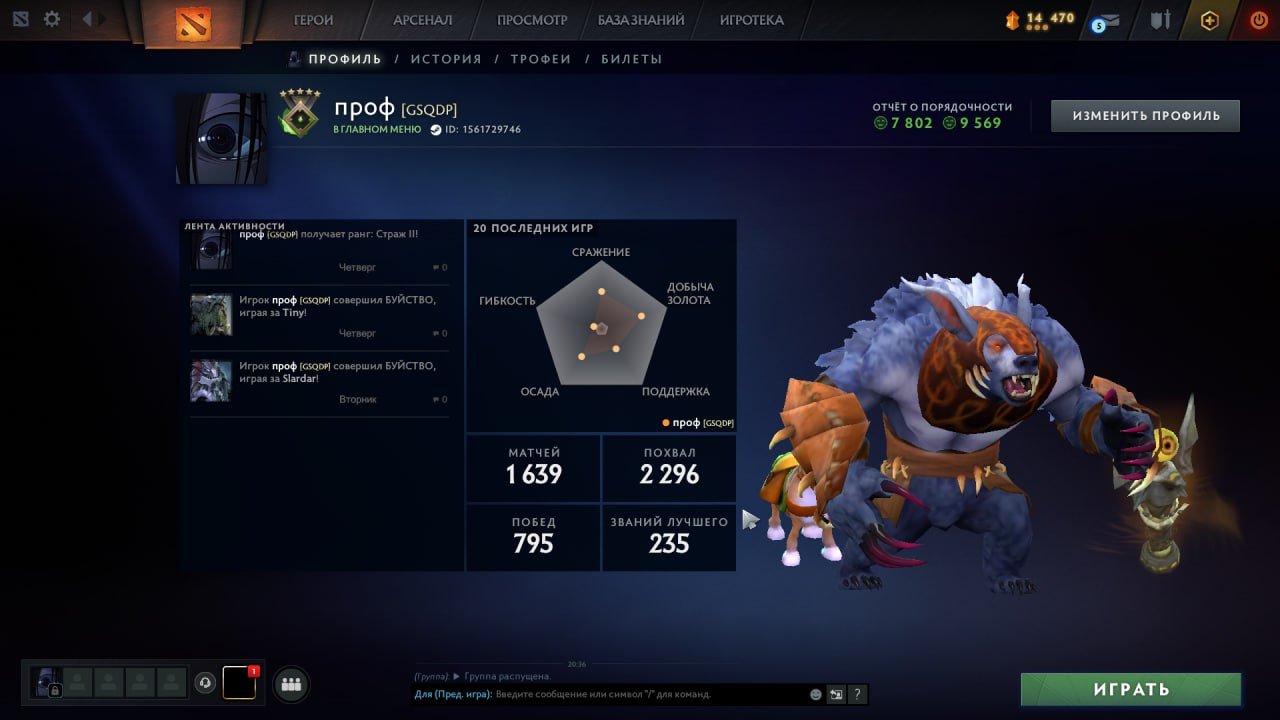Click the Изменить профиль button

(1145, 116)
